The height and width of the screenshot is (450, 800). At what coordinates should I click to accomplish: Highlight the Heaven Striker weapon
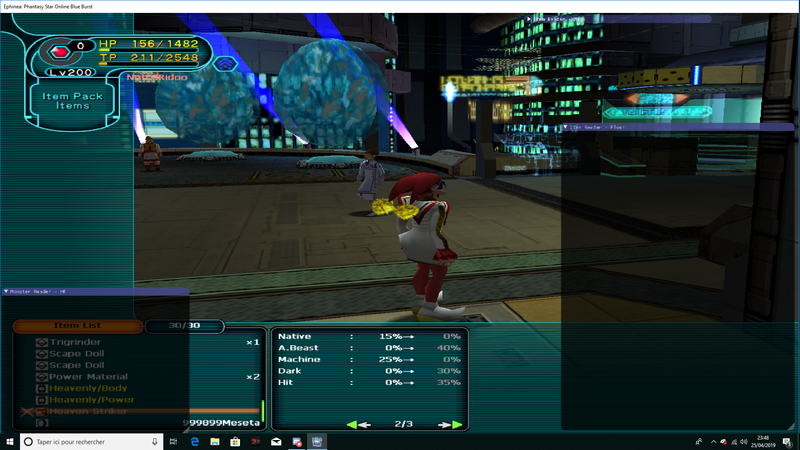pos(92,411)
